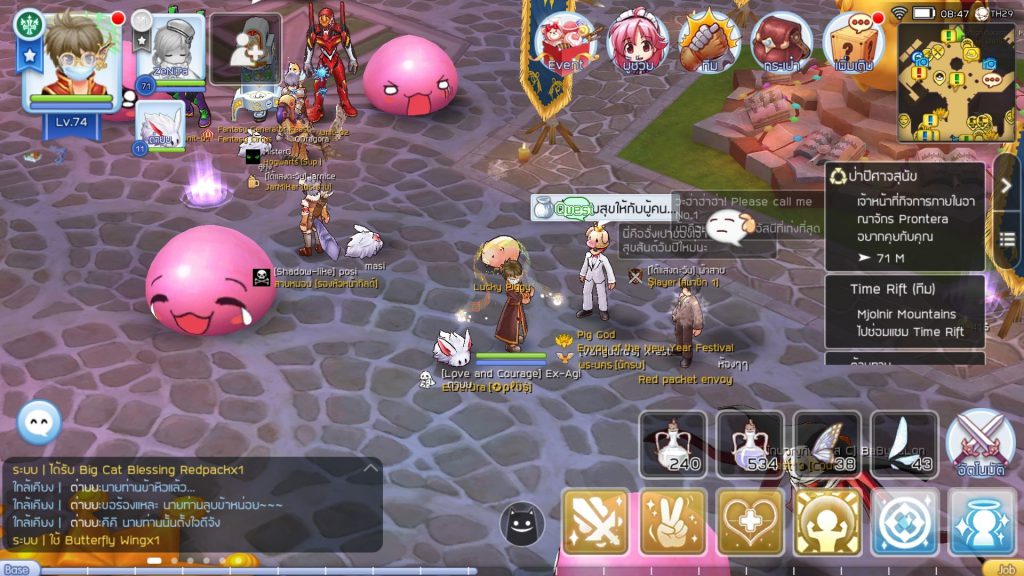Collapse quest tracker with arrow button
This screenshot has height=576, width=1024.
coord(1007,185)
